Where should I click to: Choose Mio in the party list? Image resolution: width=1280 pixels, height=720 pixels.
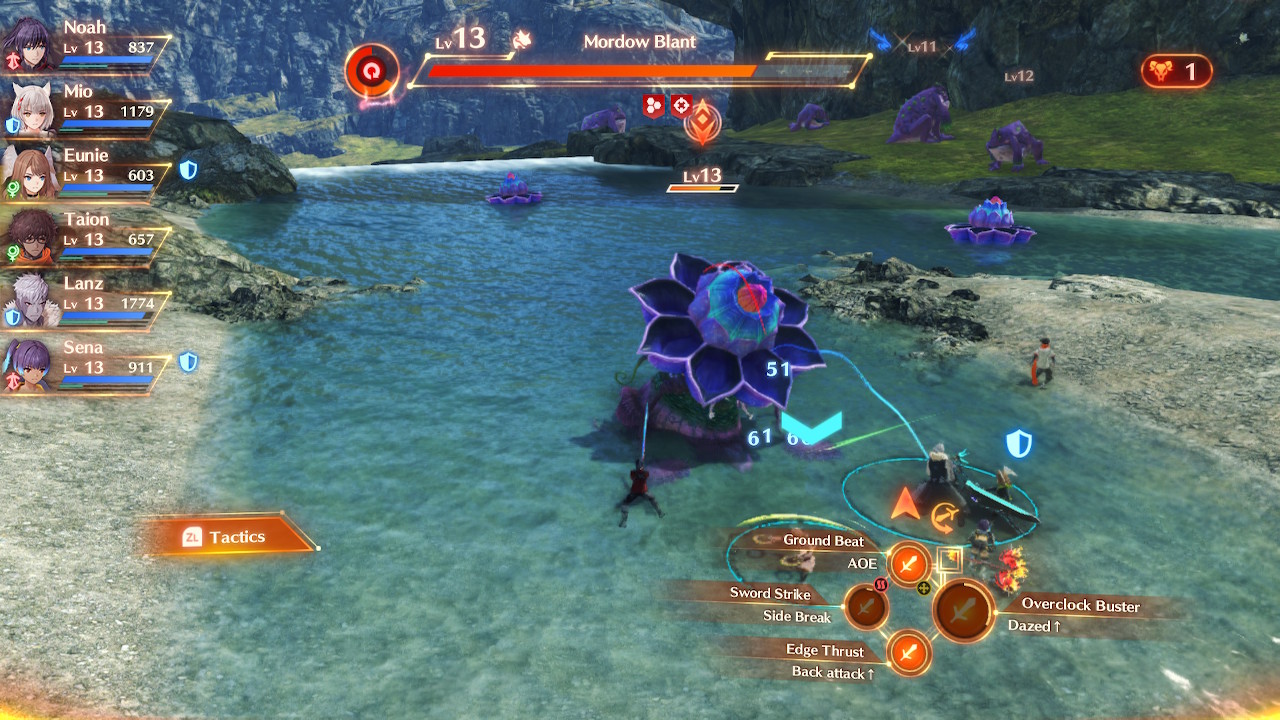[x=85, y=106]
